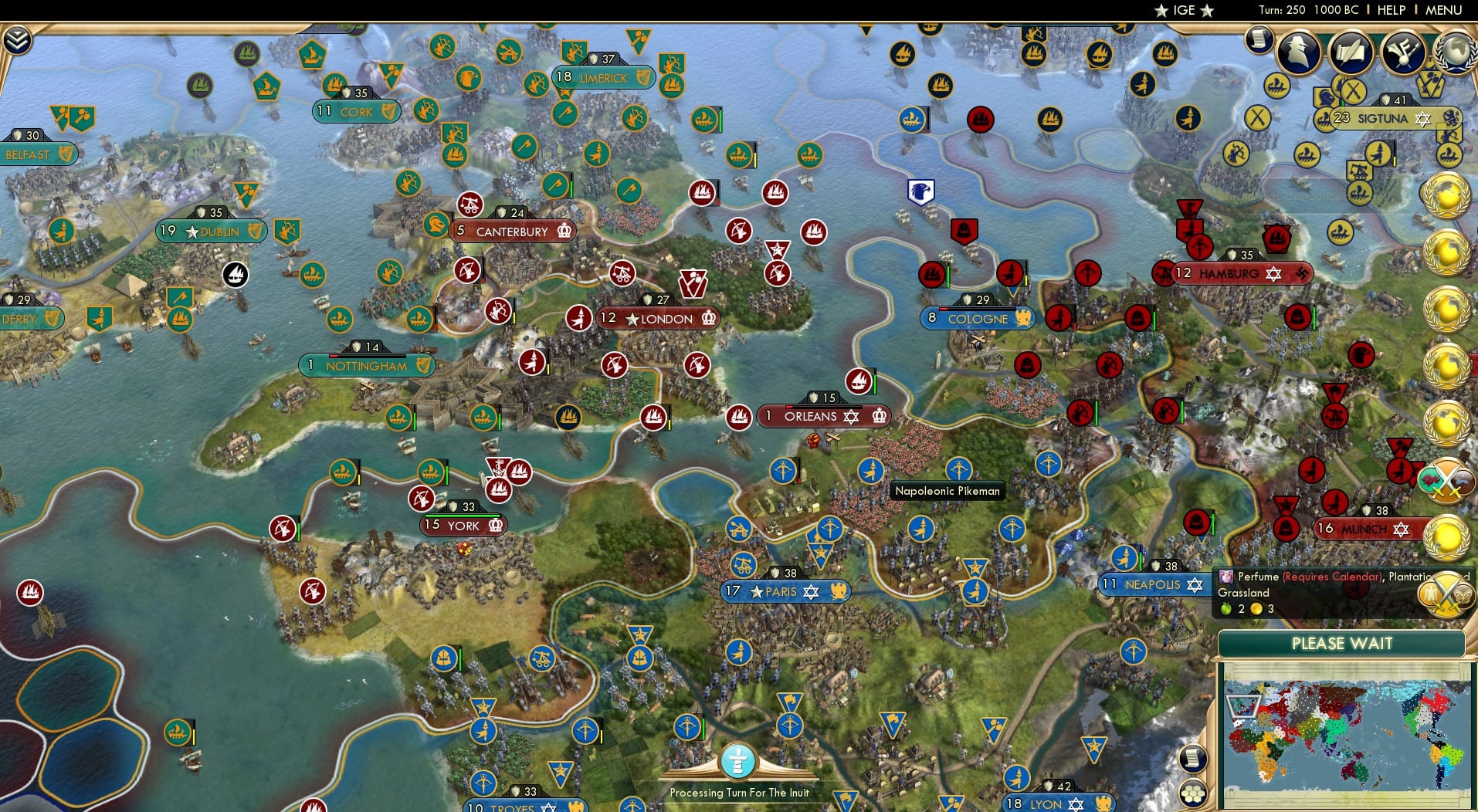Click the Inuit unit processing icon
1478x812 pixels.
(739, 760)
